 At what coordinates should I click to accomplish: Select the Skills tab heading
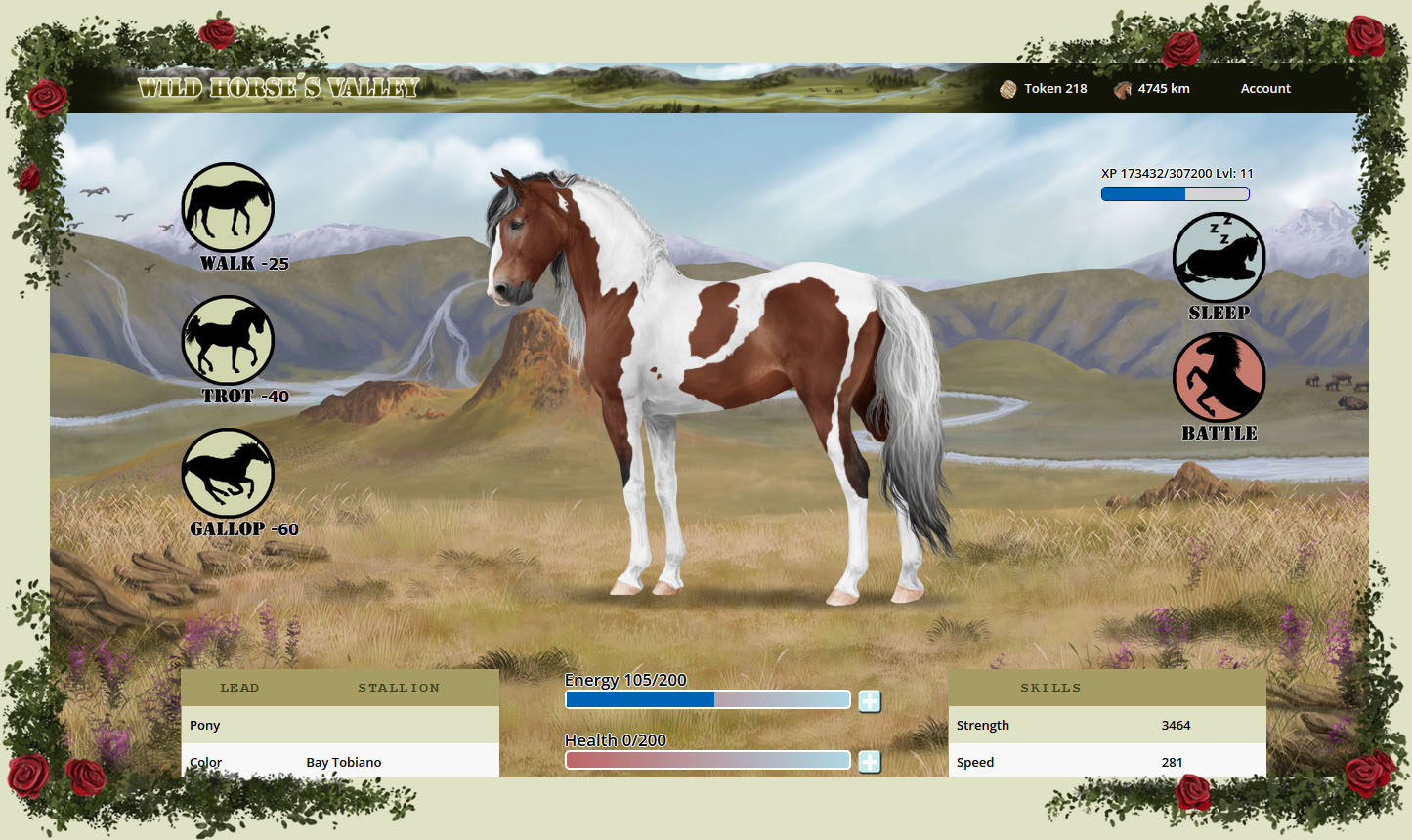[x=1051, y=687]
